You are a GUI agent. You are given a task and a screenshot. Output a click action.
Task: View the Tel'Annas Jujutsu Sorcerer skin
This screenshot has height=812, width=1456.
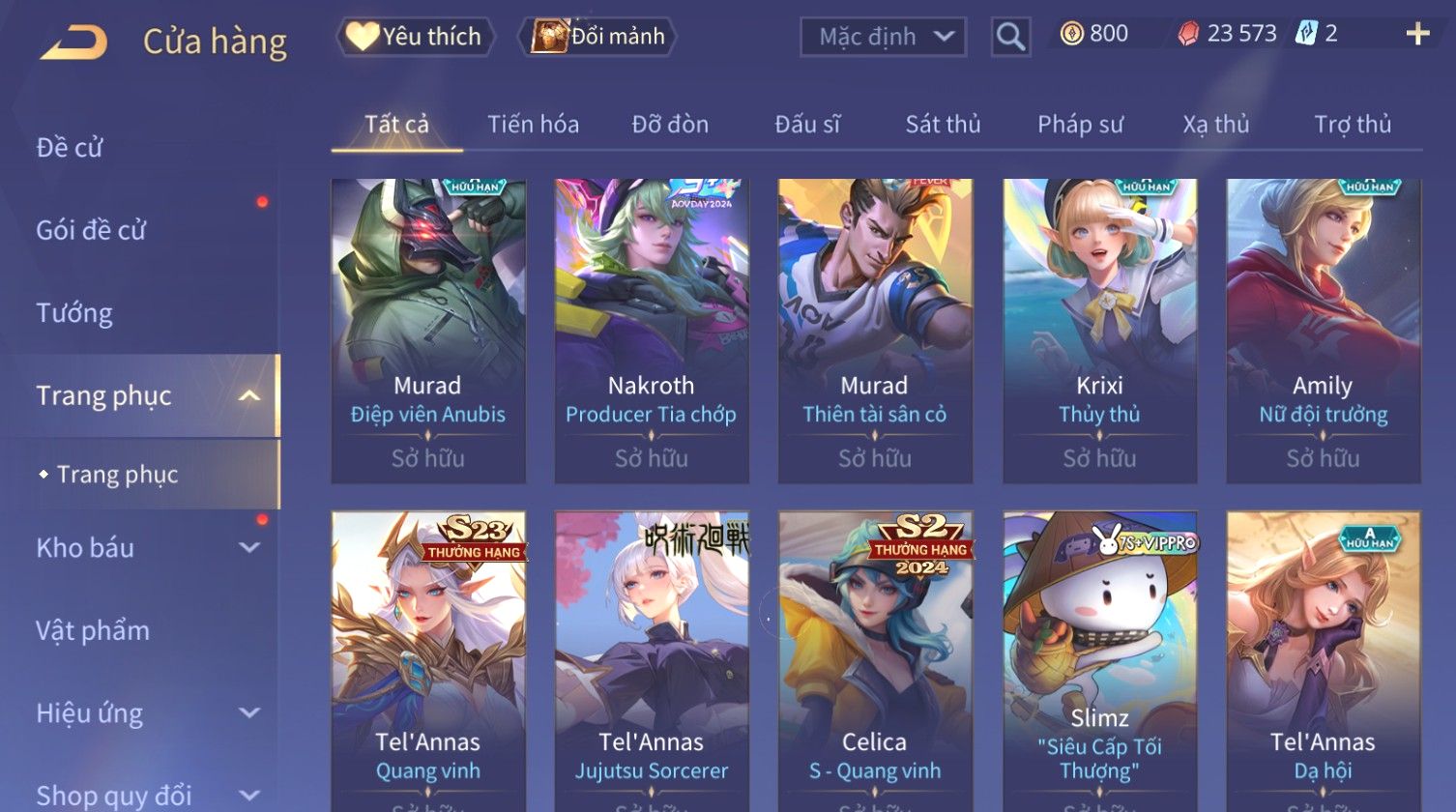(x=652, y=657)
